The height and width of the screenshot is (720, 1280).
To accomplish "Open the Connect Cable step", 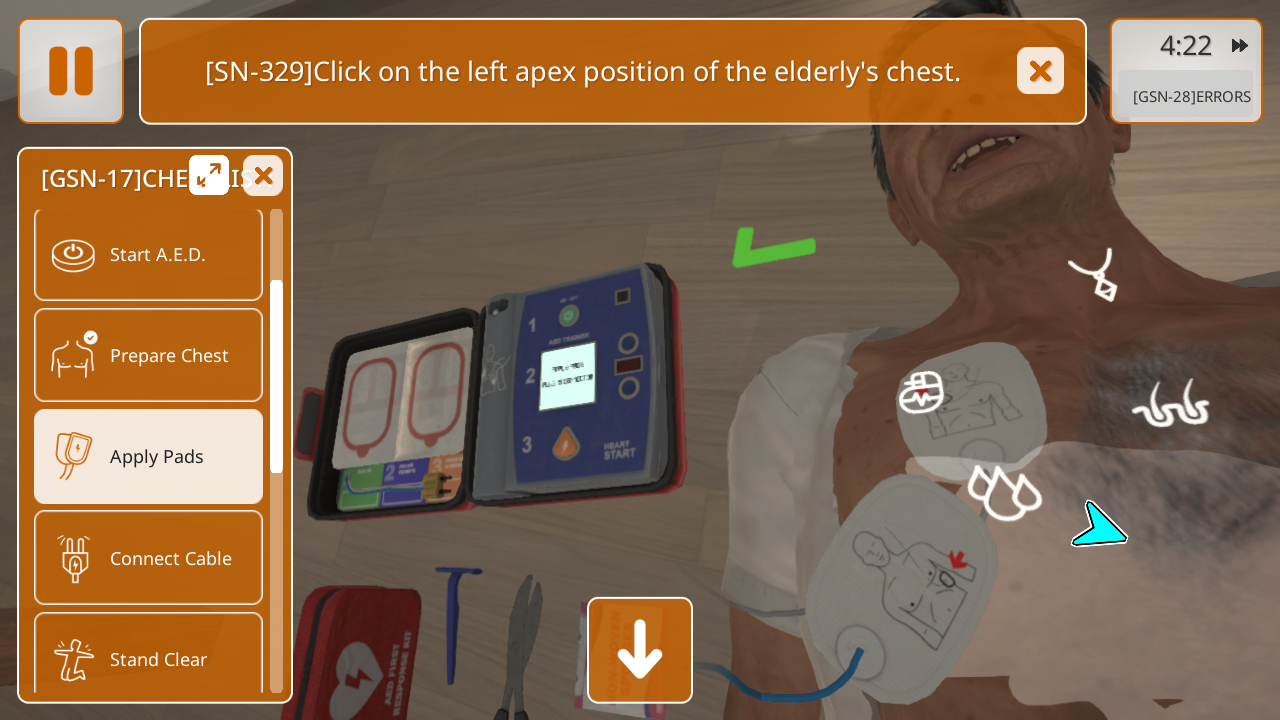I will [x=148, y=558].
